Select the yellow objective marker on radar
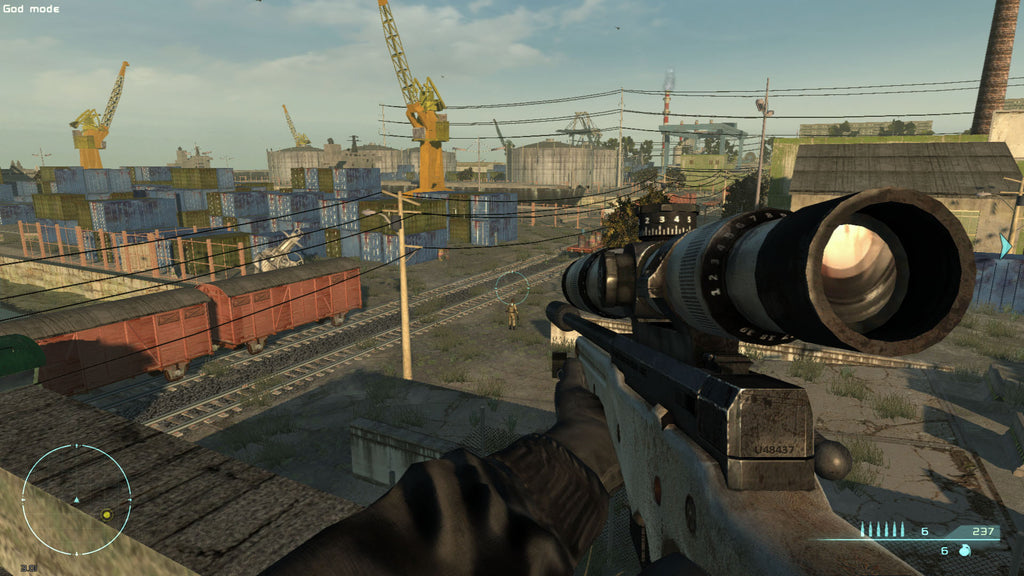 pos(106,515)
